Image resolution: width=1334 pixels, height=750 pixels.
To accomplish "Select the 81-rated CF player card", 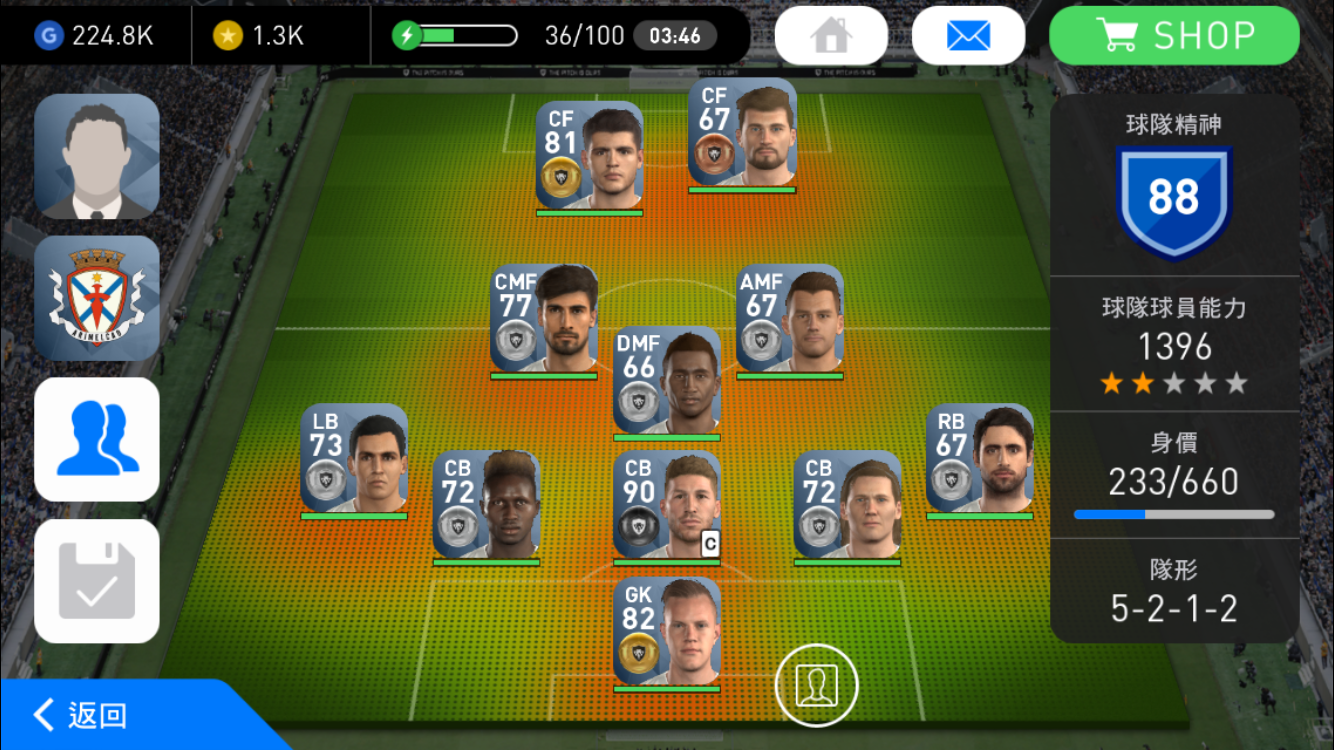I will (589, 156).
